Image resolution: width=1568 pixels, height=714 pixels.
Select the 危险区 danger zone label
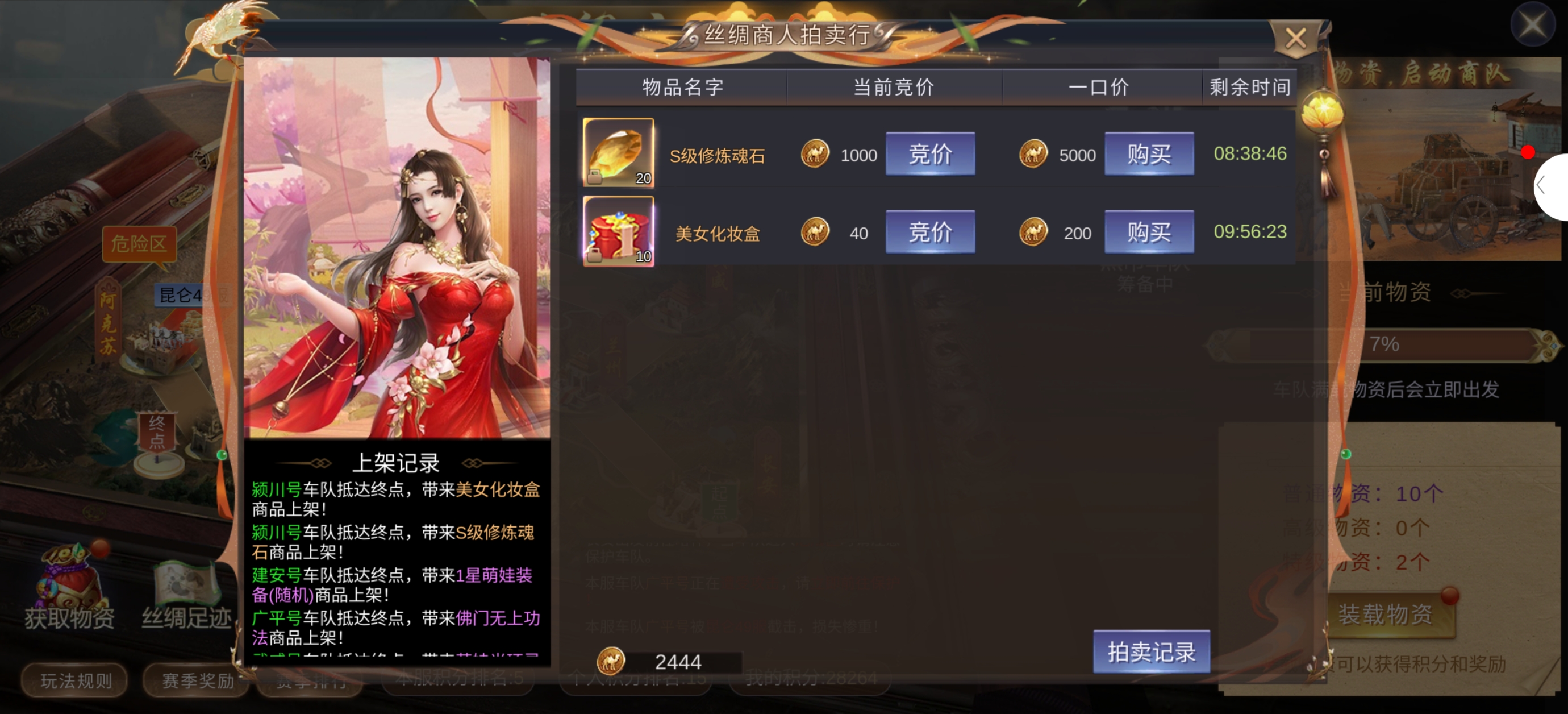tap(138, 244)
